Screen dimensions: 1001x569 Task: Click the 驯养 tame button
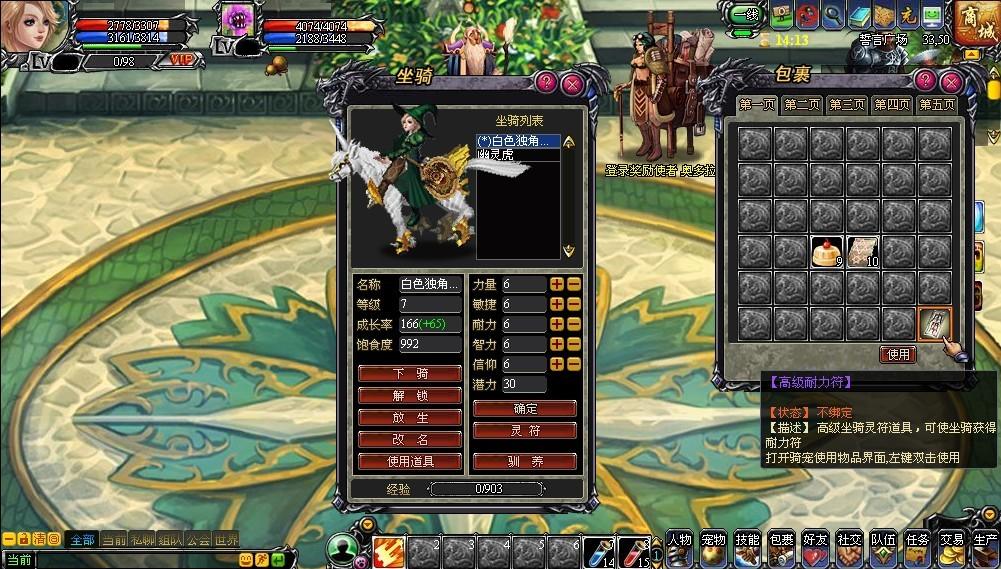click(525, 461)
